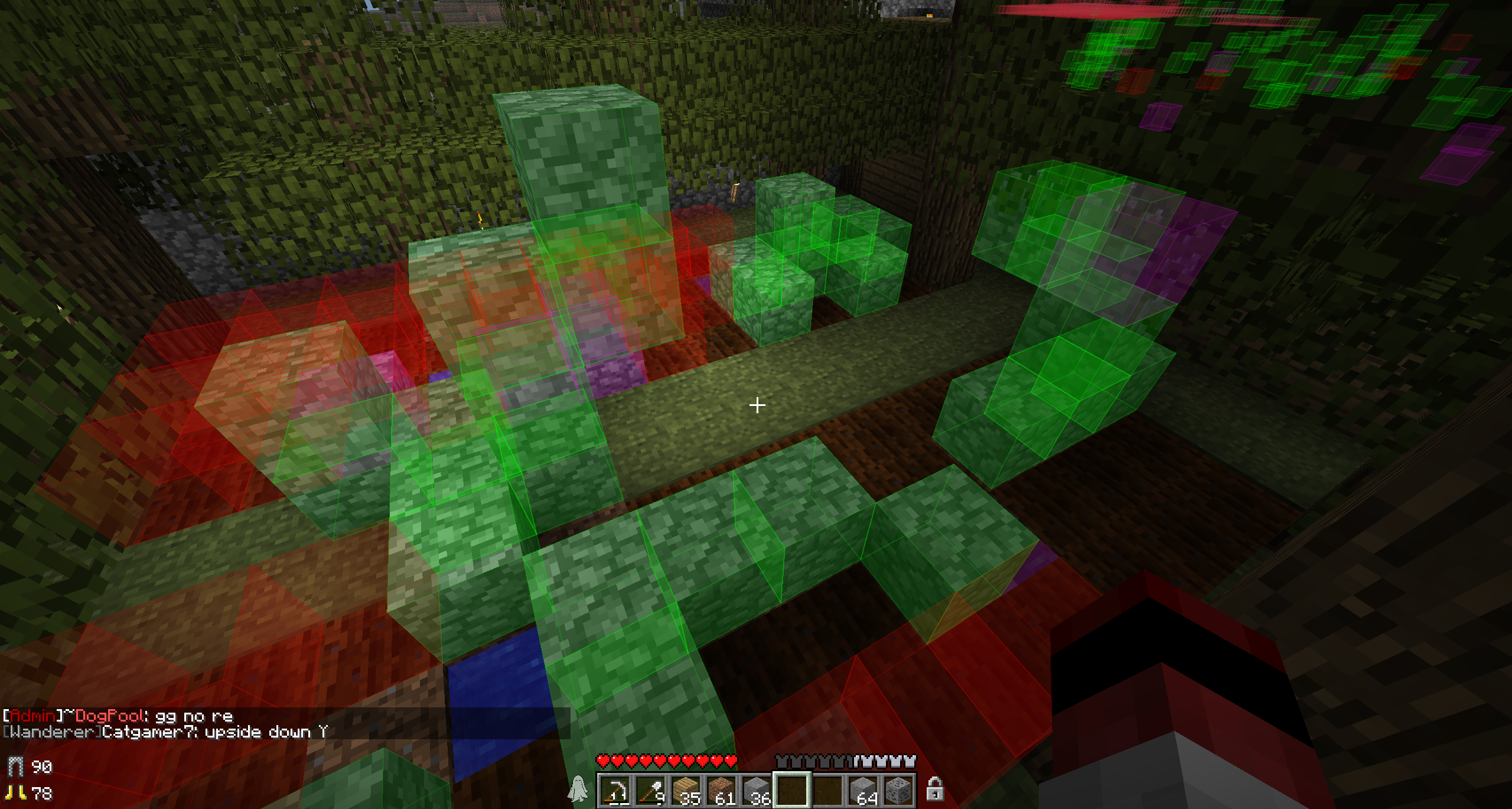Select the dirt block stack of 61
This screenshot has height=809, width=1512.
click(722, 790)
